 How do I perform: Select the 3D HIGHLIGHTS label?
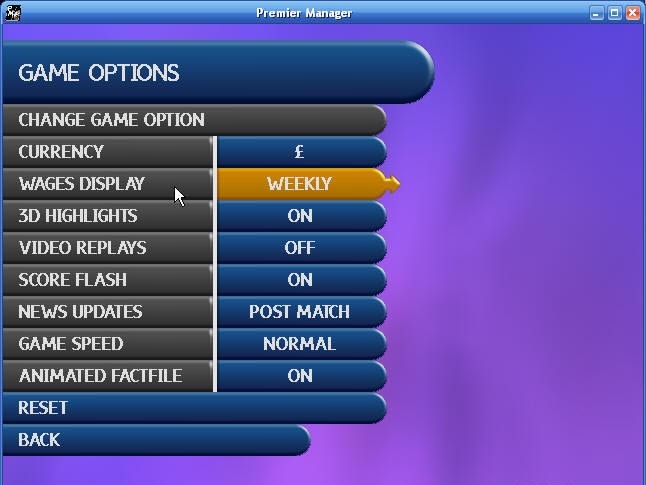(x=110, y=216)
